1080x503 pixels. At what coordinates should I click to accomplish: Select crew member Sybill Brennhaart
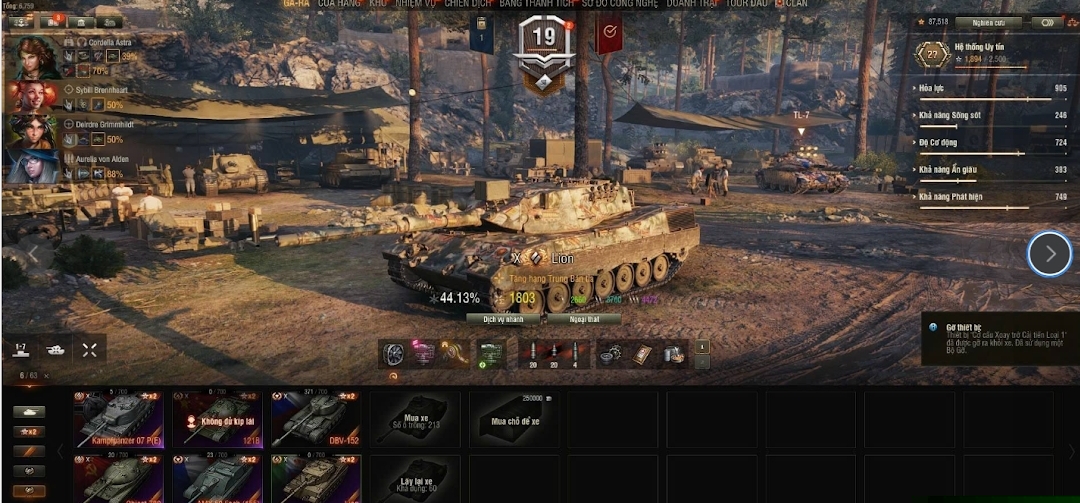34,96
